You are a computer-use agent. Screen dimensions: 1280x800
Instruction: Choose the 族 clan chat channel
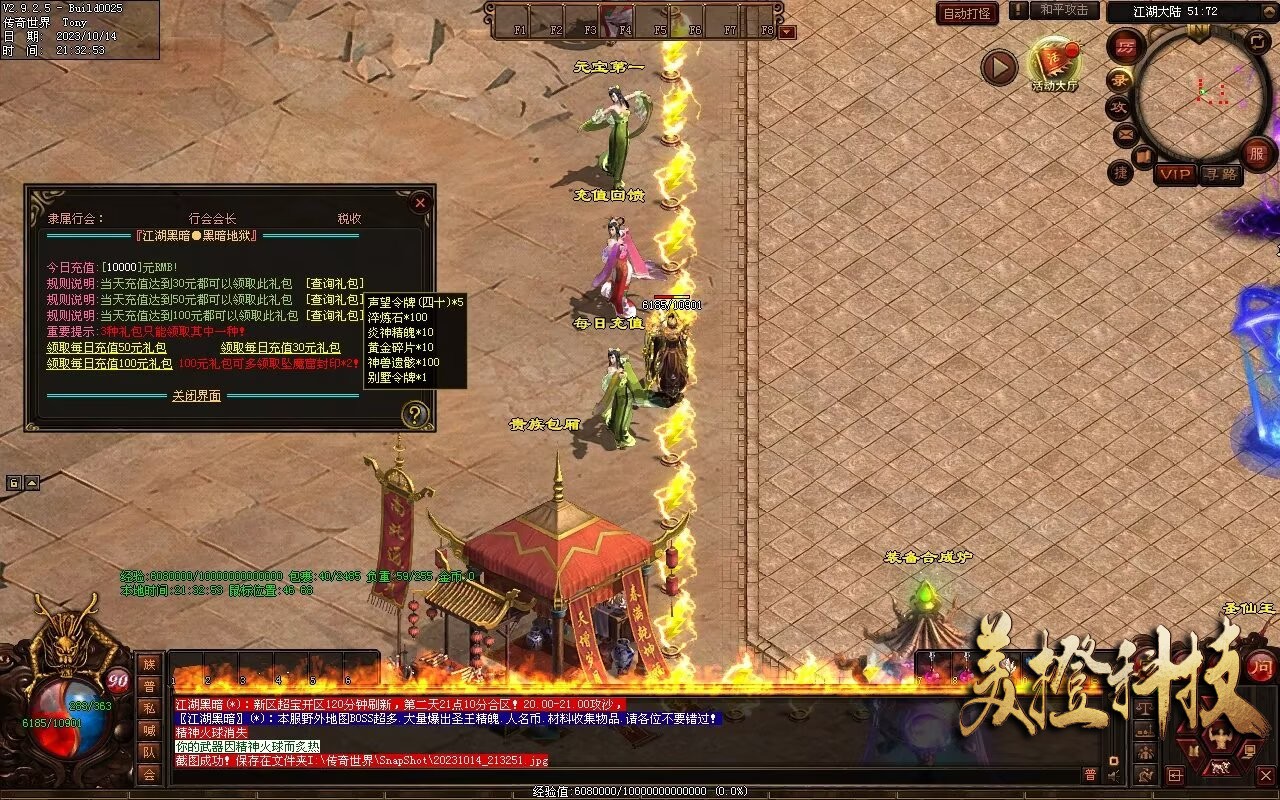(149, 664)
